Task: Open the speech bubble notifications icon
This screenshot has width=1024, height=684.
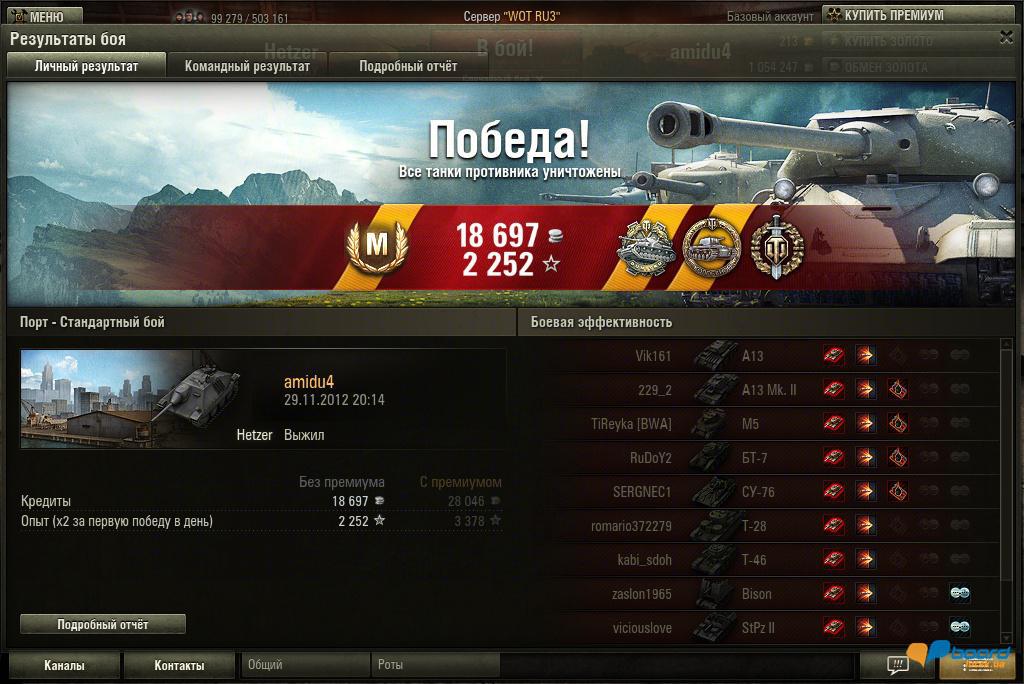Action: point(898,664)
